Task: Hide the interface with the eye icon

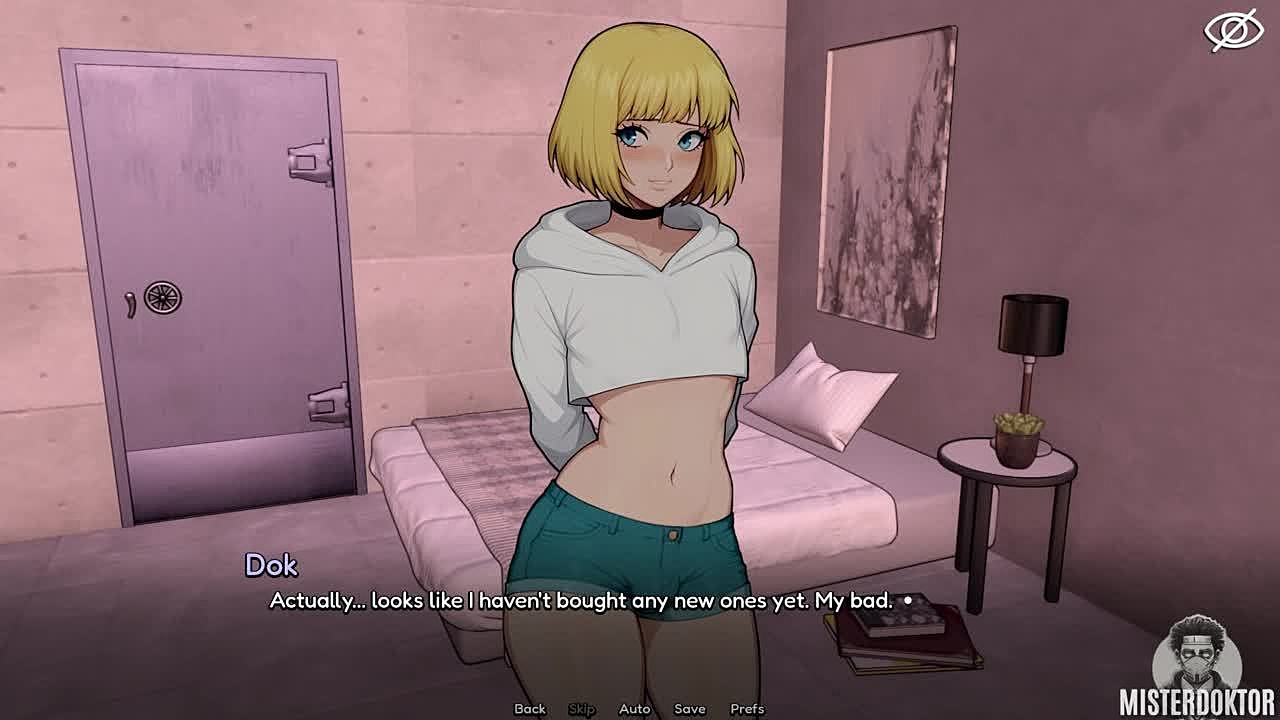Action: tap(1233, 30)
